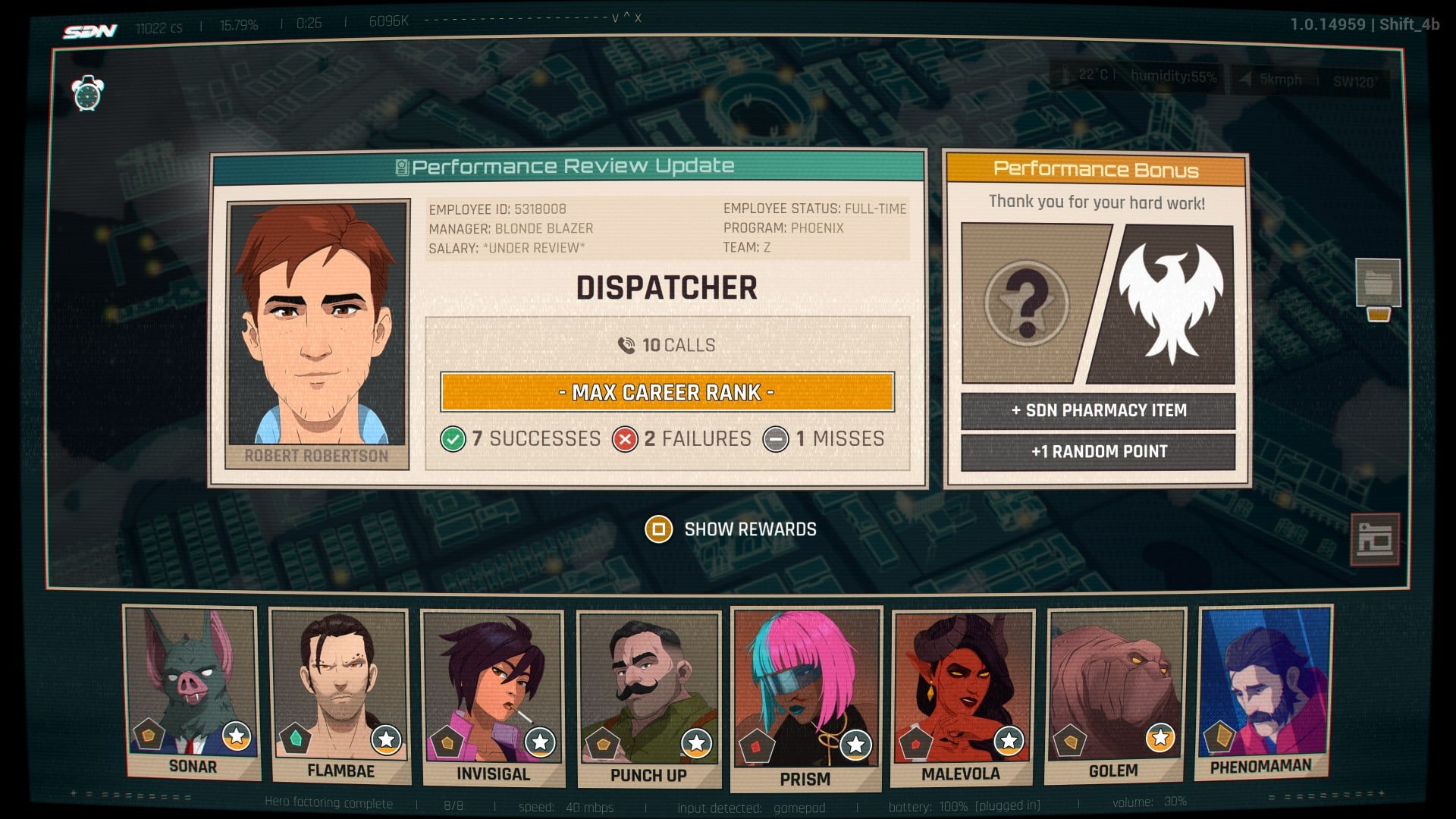
Task: Toggle the star badge on Sonar's card
Action: 235,735
